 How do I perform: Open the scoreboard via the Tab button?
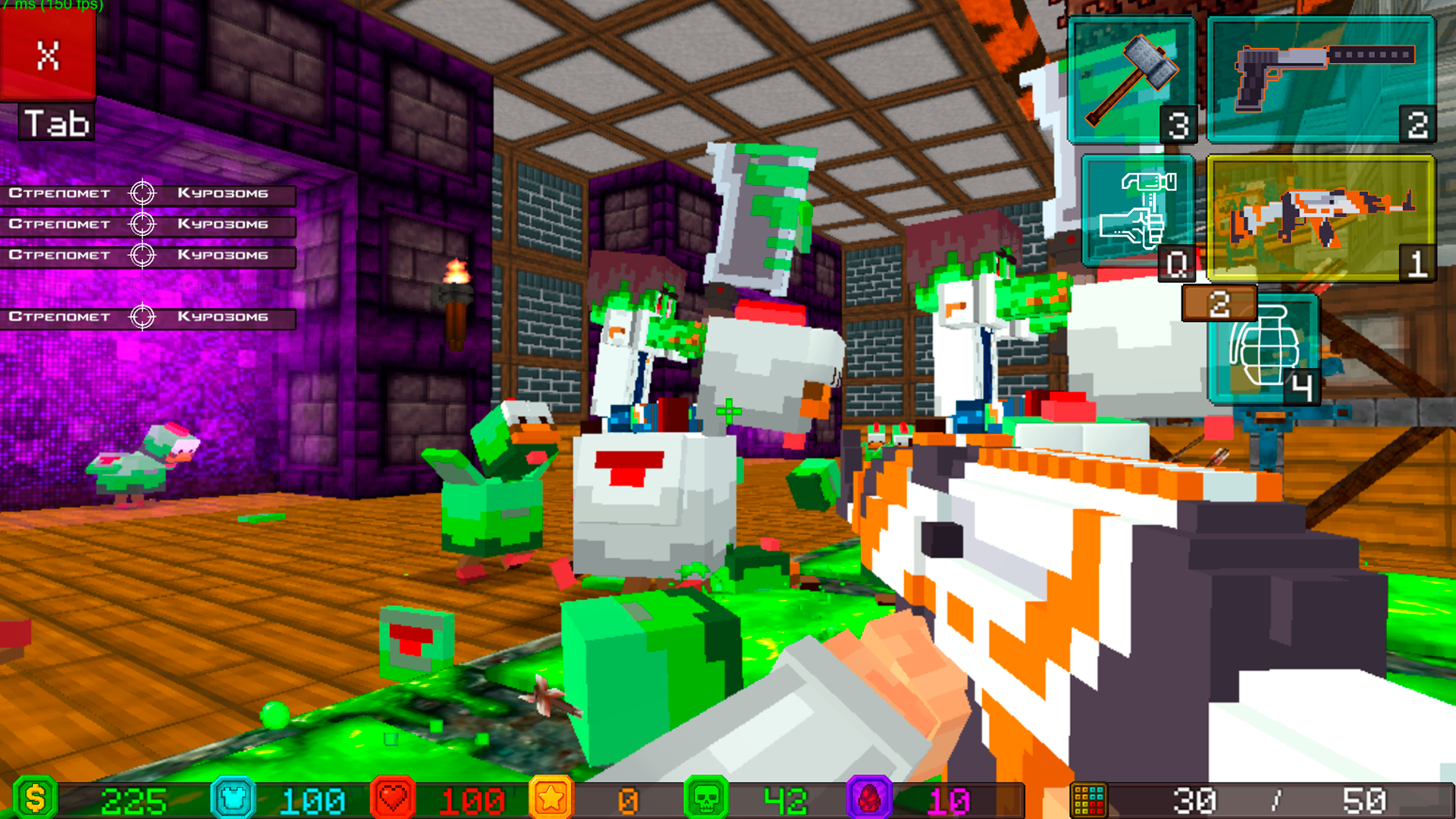pos(56,121)
